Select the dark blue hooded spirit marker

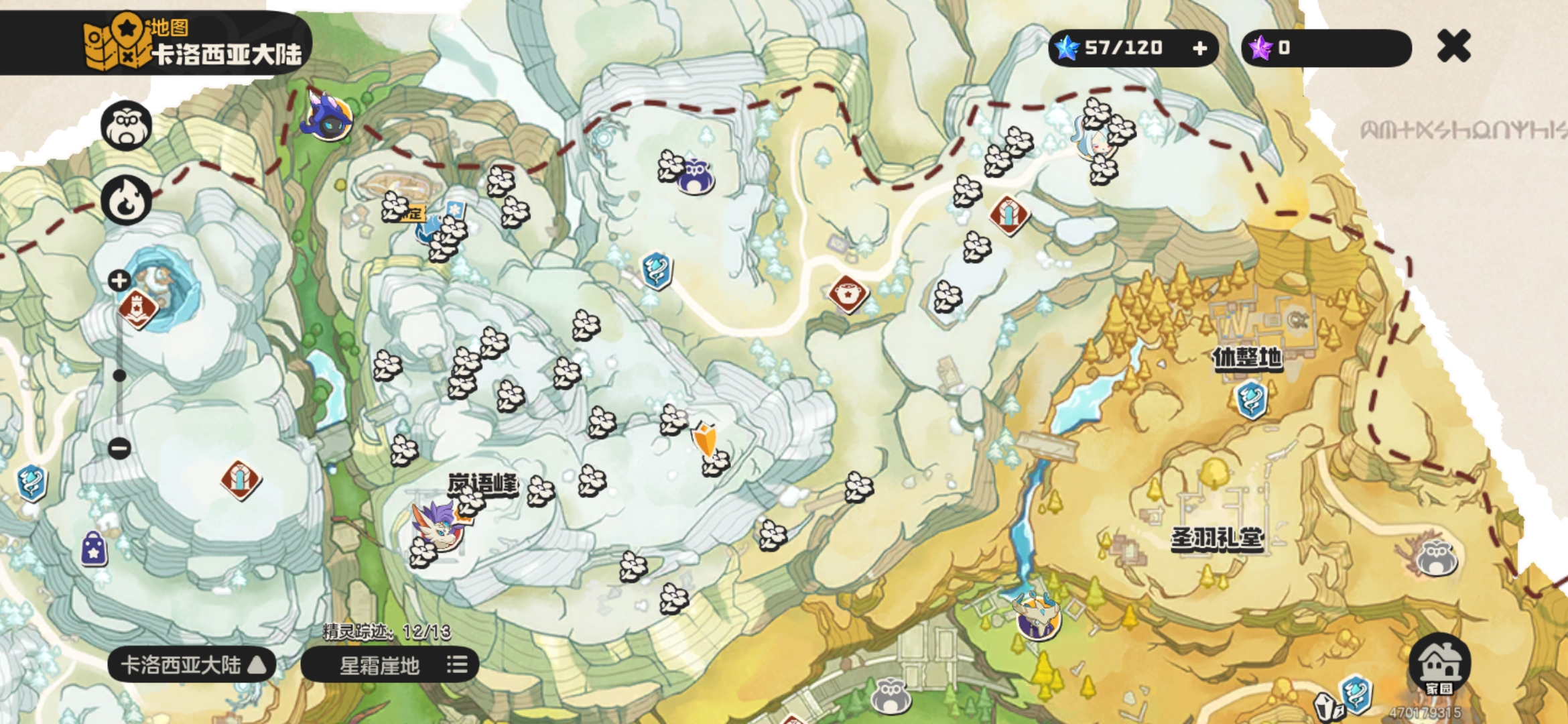[x=328, y=115]
